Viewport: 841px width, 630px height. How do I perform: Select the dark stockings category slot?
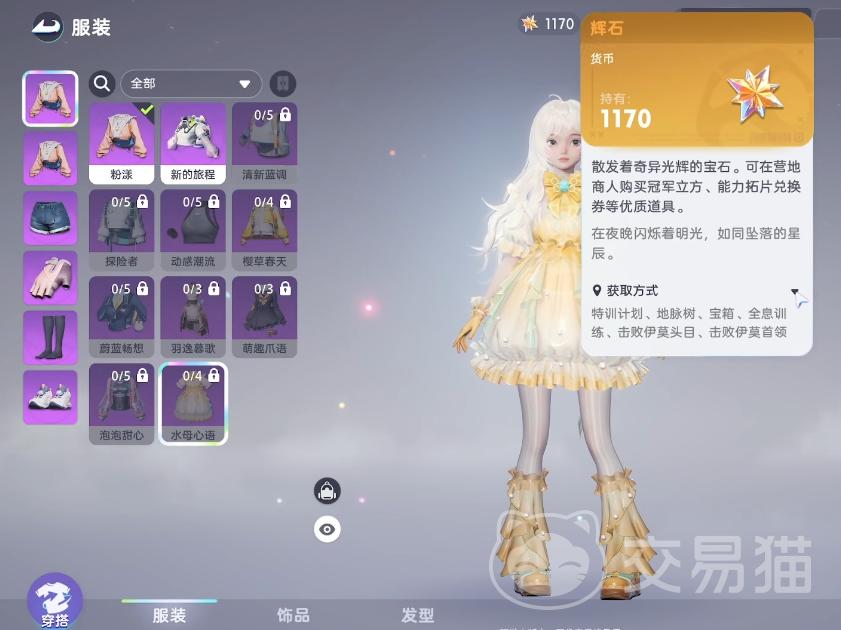point(50,337)
